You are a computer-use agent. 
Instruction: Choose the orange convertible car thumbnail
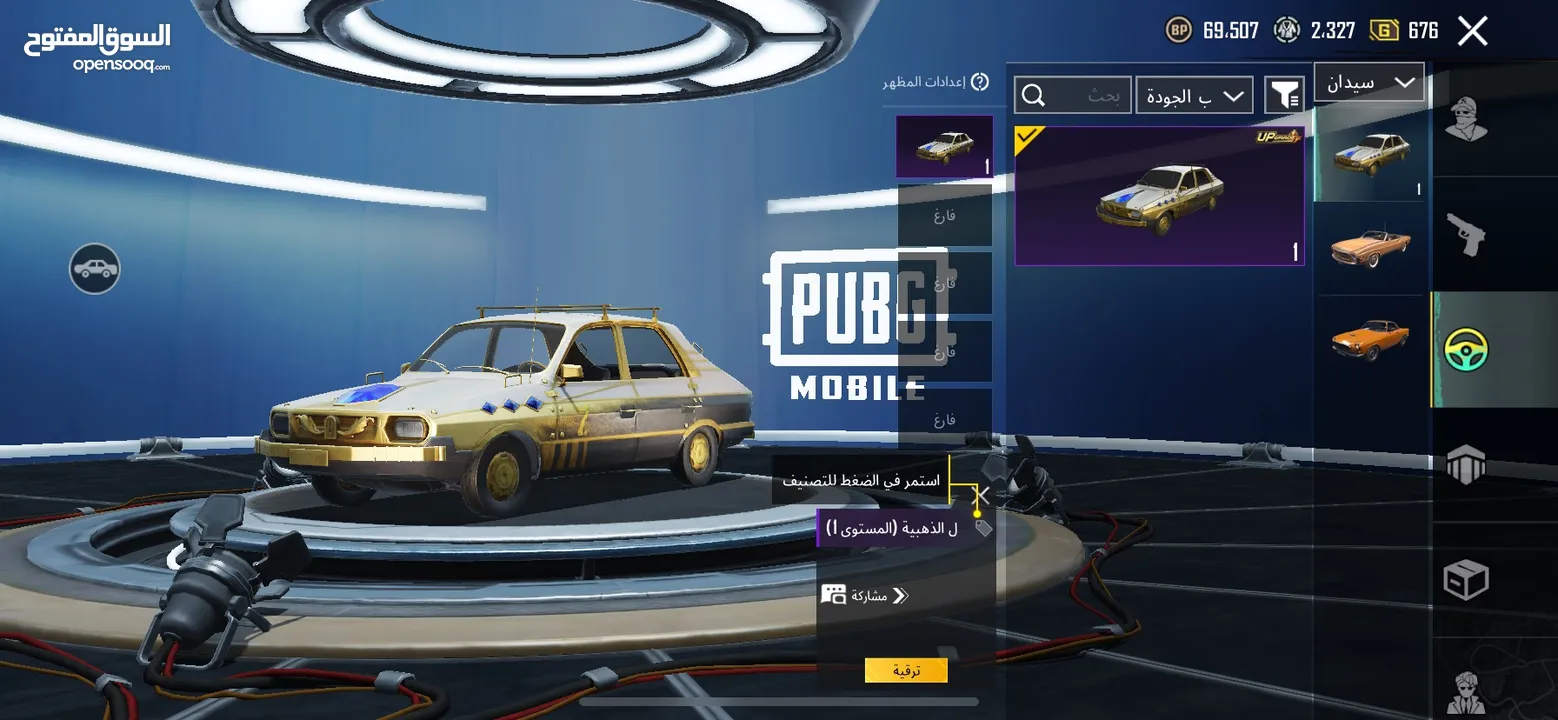pyautogui.click(x=1369, y=247)
